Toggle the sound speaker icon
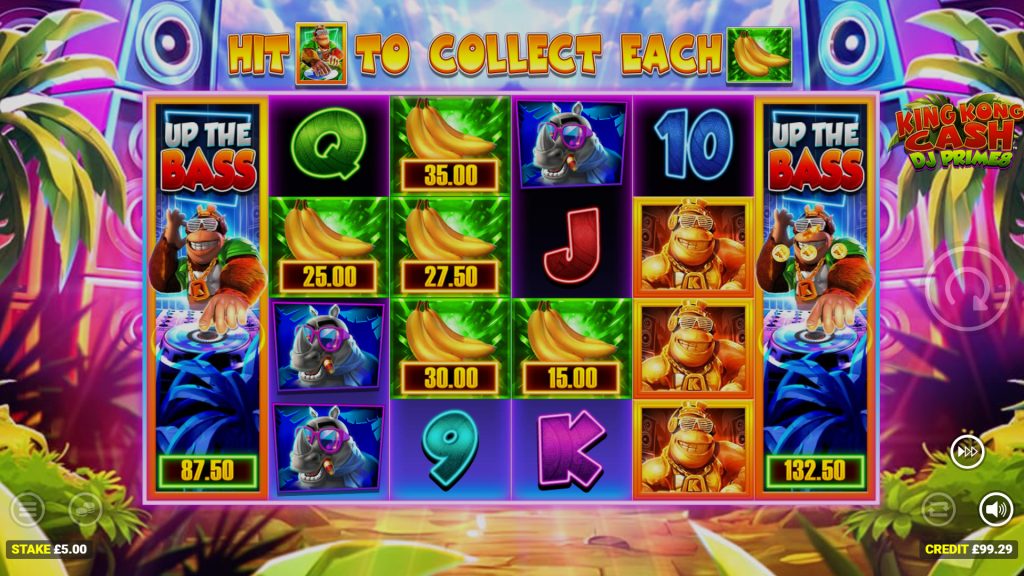The width and height of the screenshot is (1024, 576). [x=995, y=510]
